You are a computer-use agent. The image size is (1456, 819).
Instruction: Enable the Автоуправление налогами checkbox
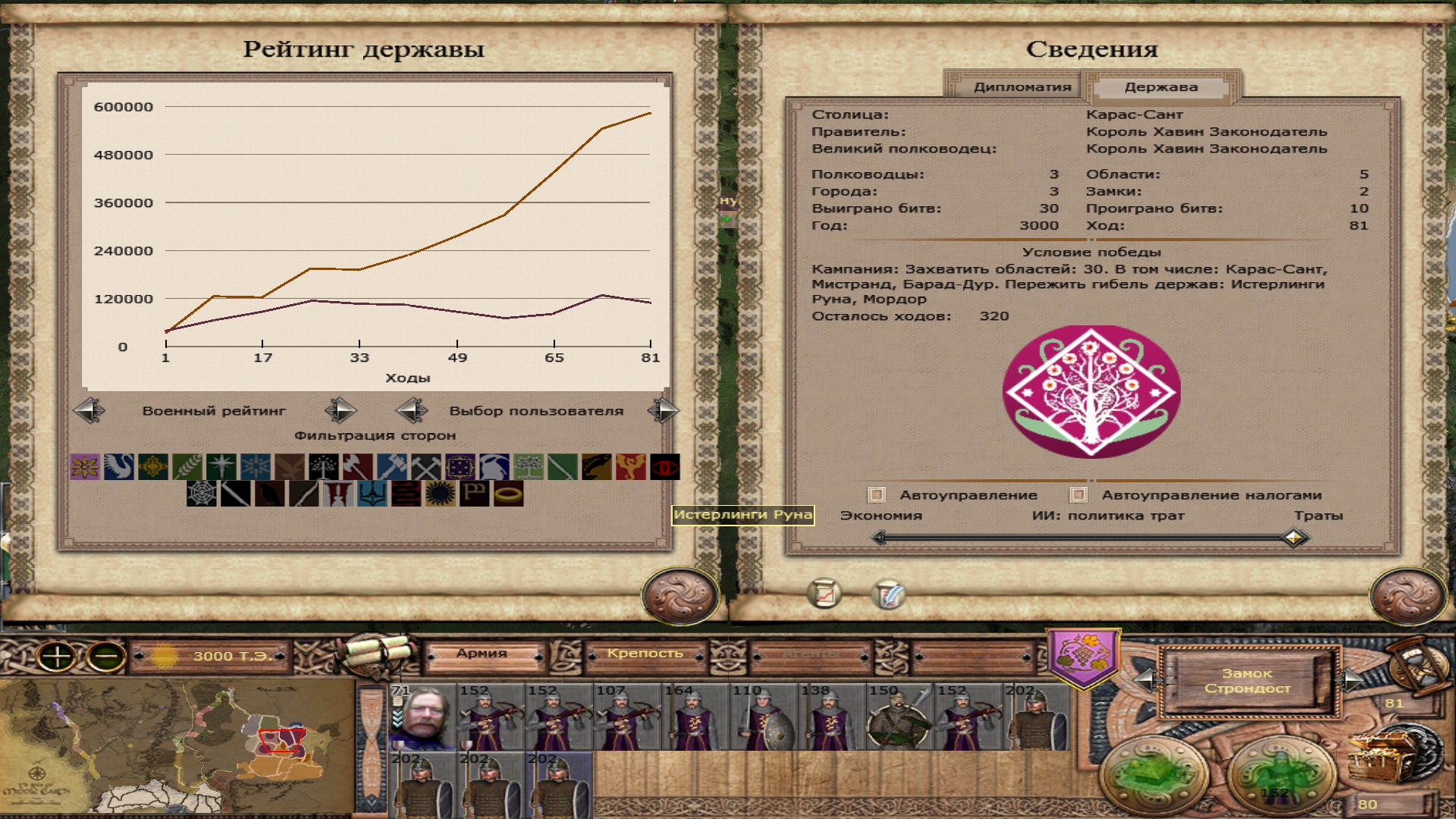[1079, 494]
